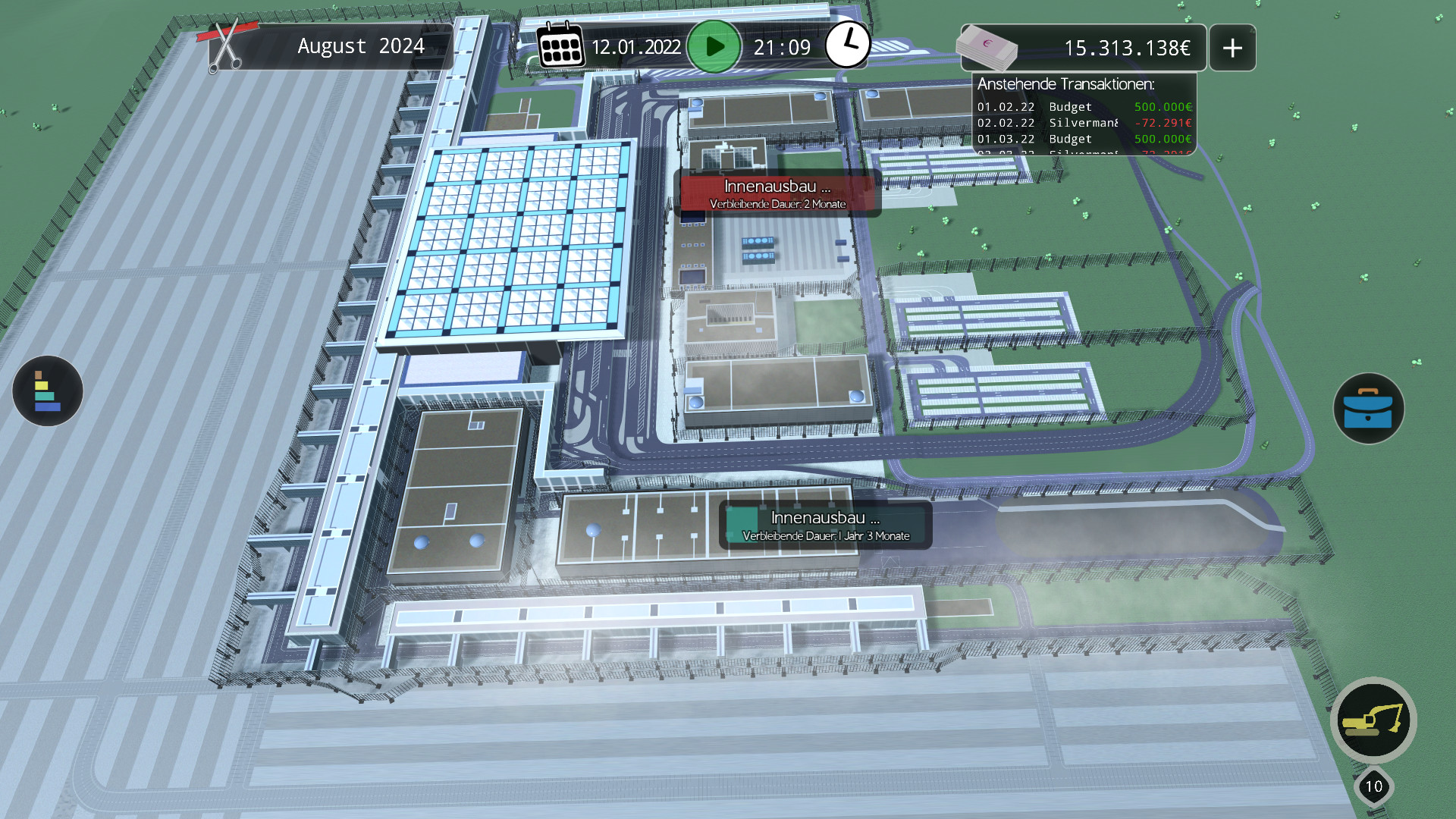Select the Innenausbau 1 Jahr 3 Monate label
The image size is (1456, 819).
(x=825, y=526)
